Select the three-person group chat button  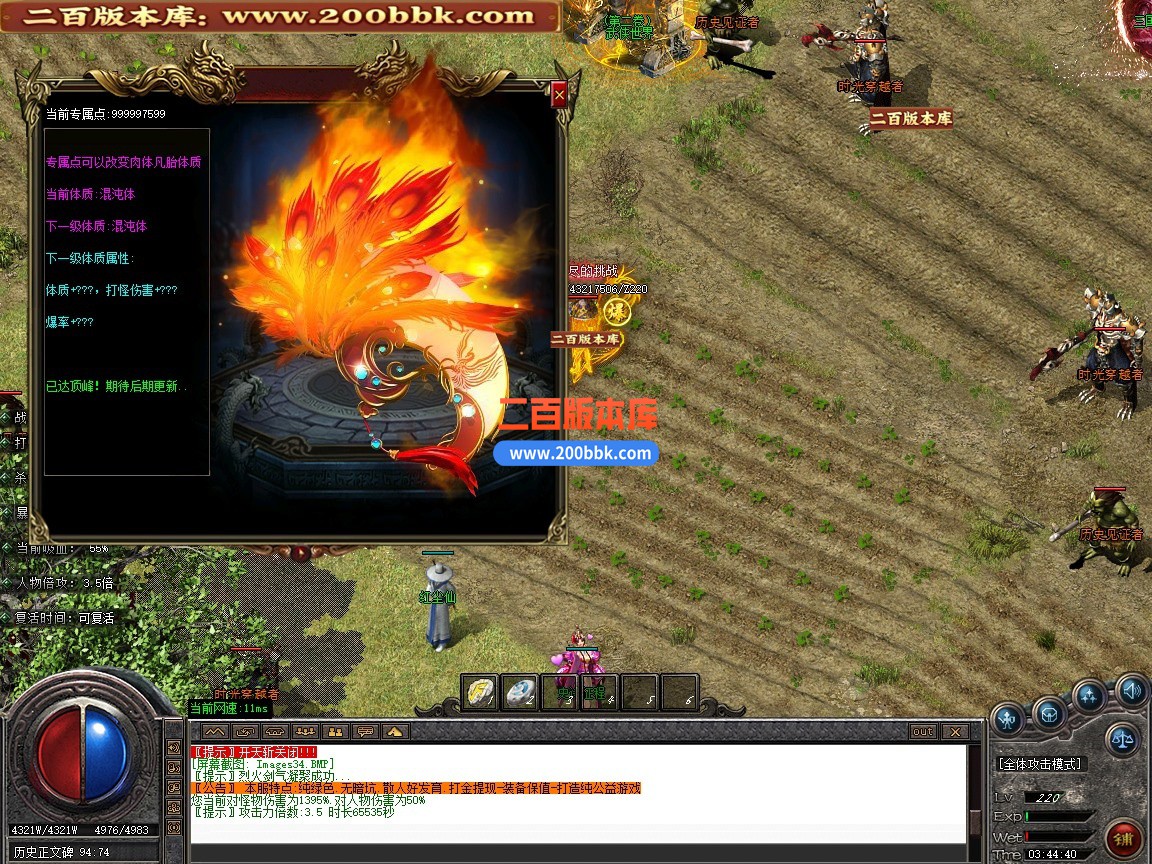305,732
